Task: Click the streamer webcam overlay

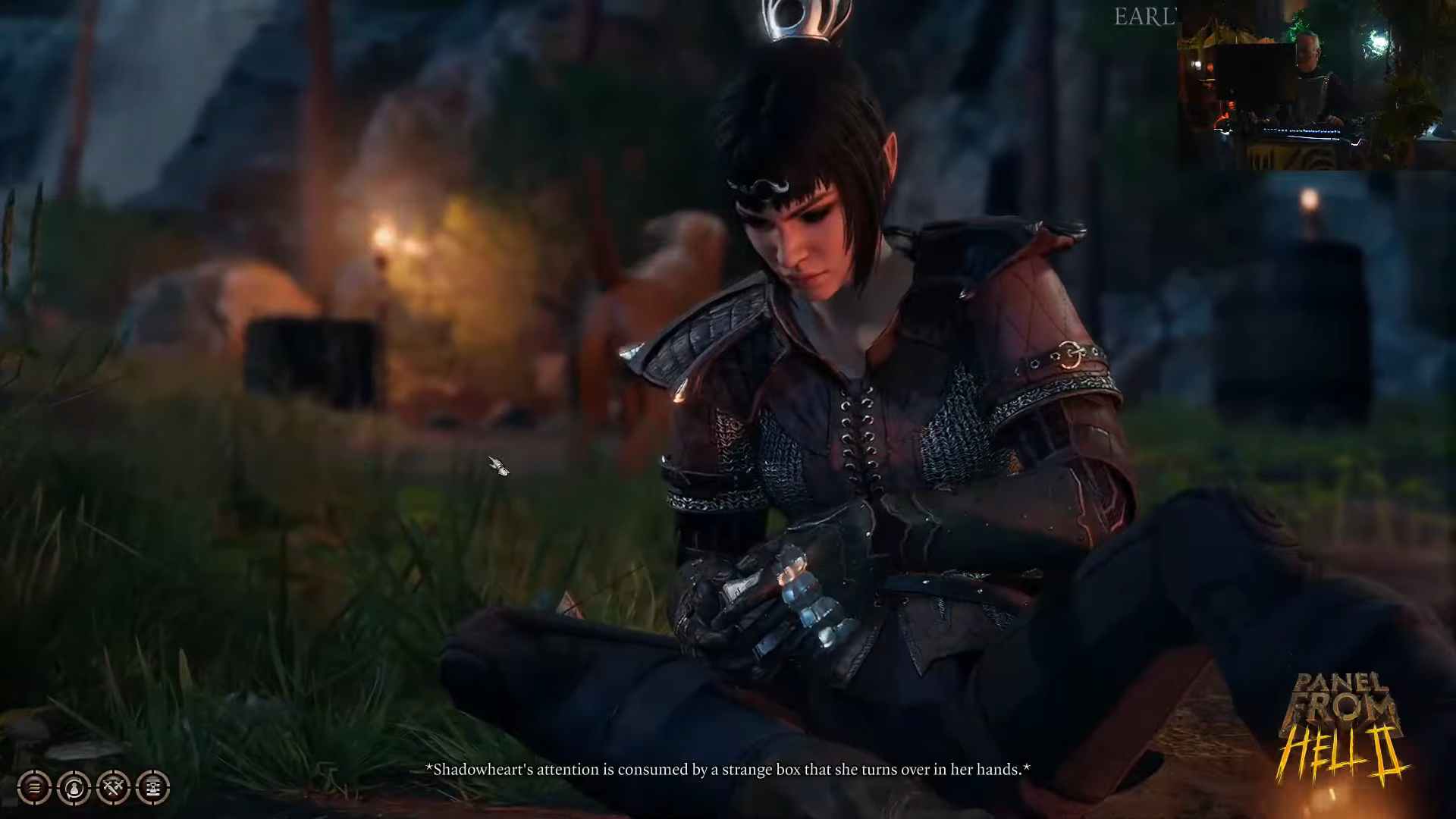Action: pos(1315,85)
